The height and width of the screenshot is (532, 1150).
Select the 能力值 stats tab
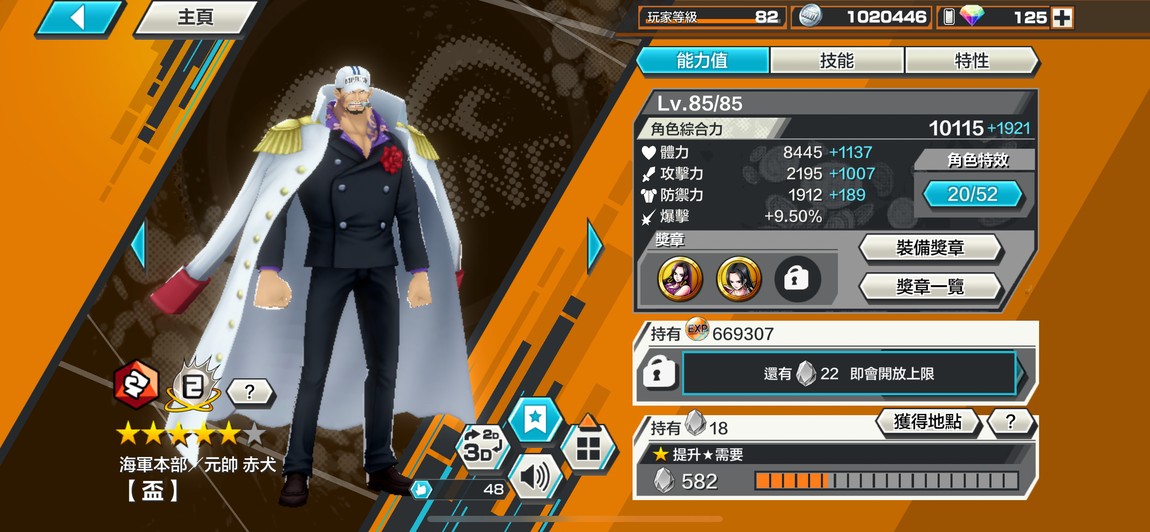(702, 61)
